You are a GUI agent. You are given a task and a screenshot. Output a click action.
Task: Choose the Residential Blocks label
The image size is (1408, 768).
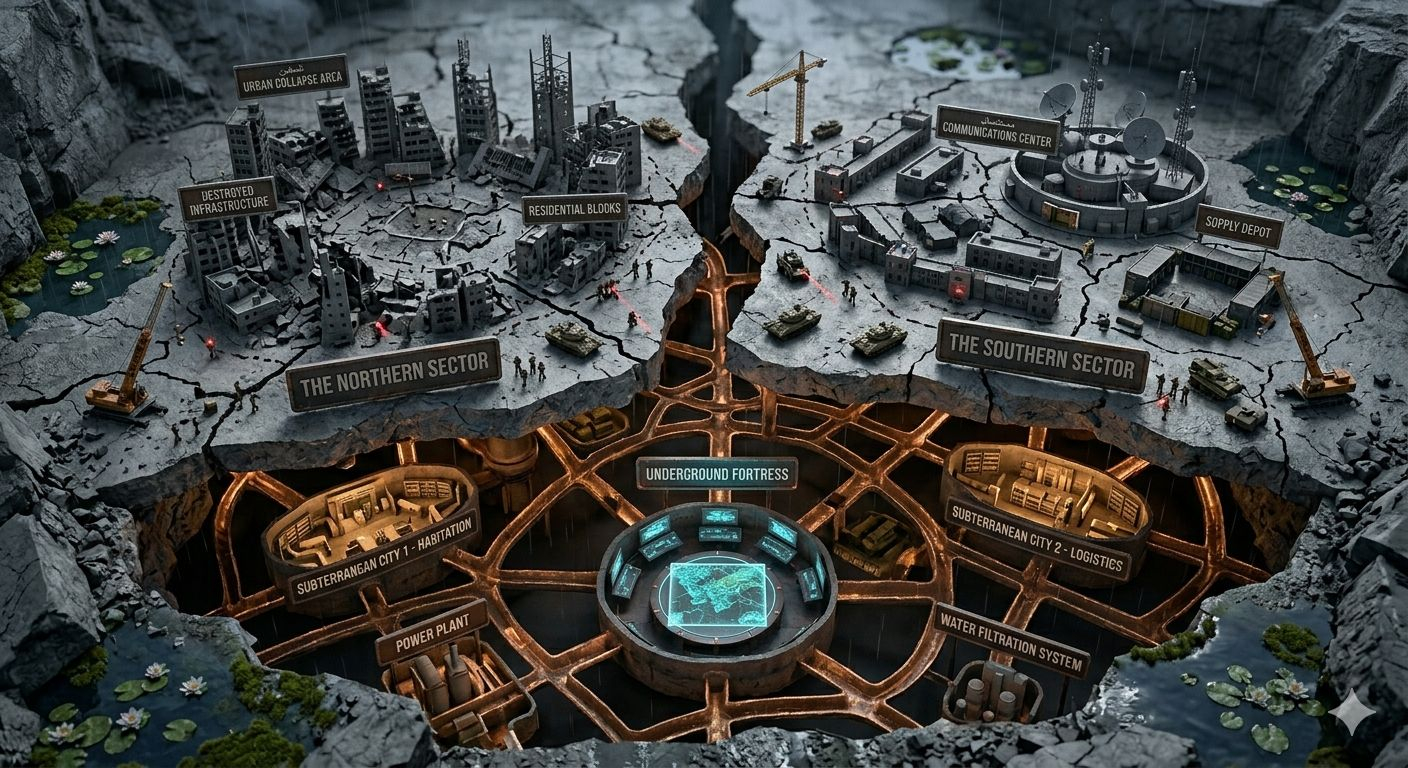coord(574,208)
